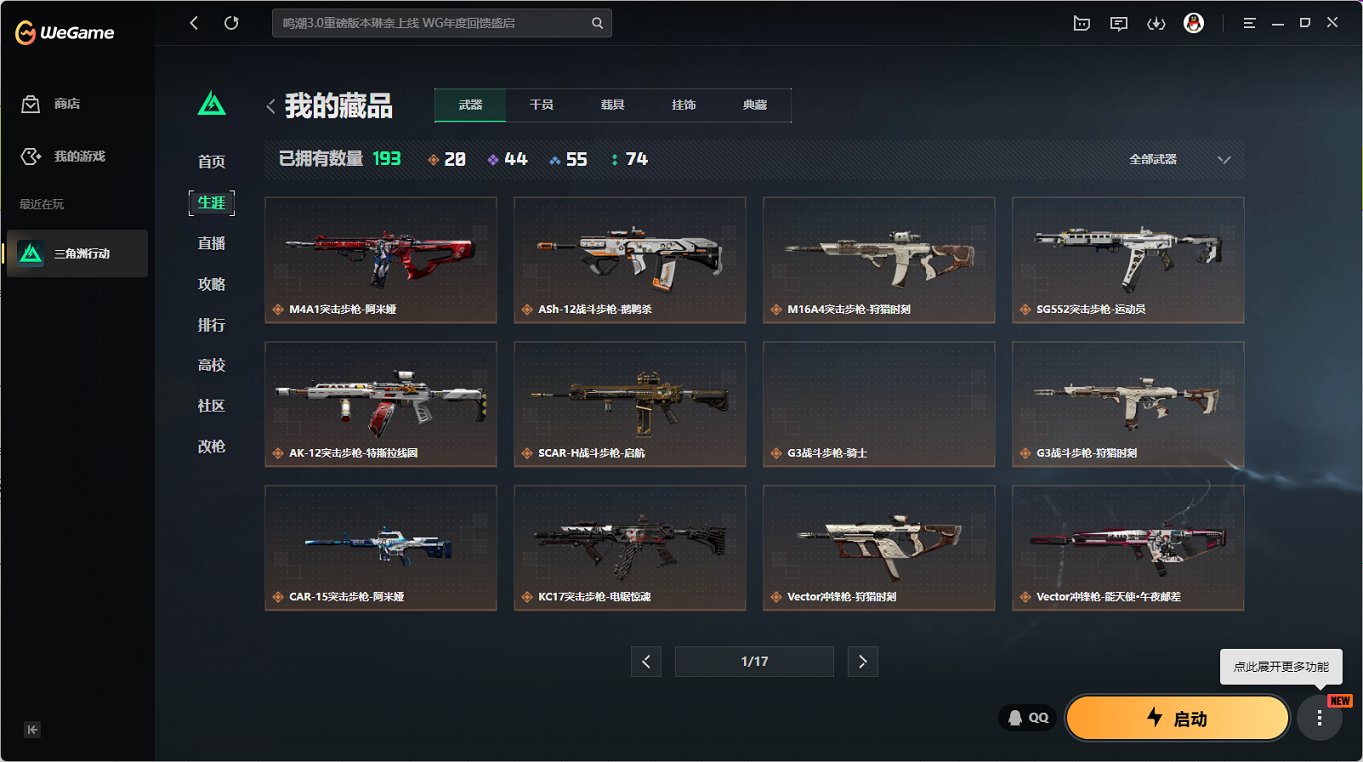The height and width of the screenshot is (762, 1363).
Task: Filter by orange rarity weapons (20)
Action: click(x=445, y=158)
